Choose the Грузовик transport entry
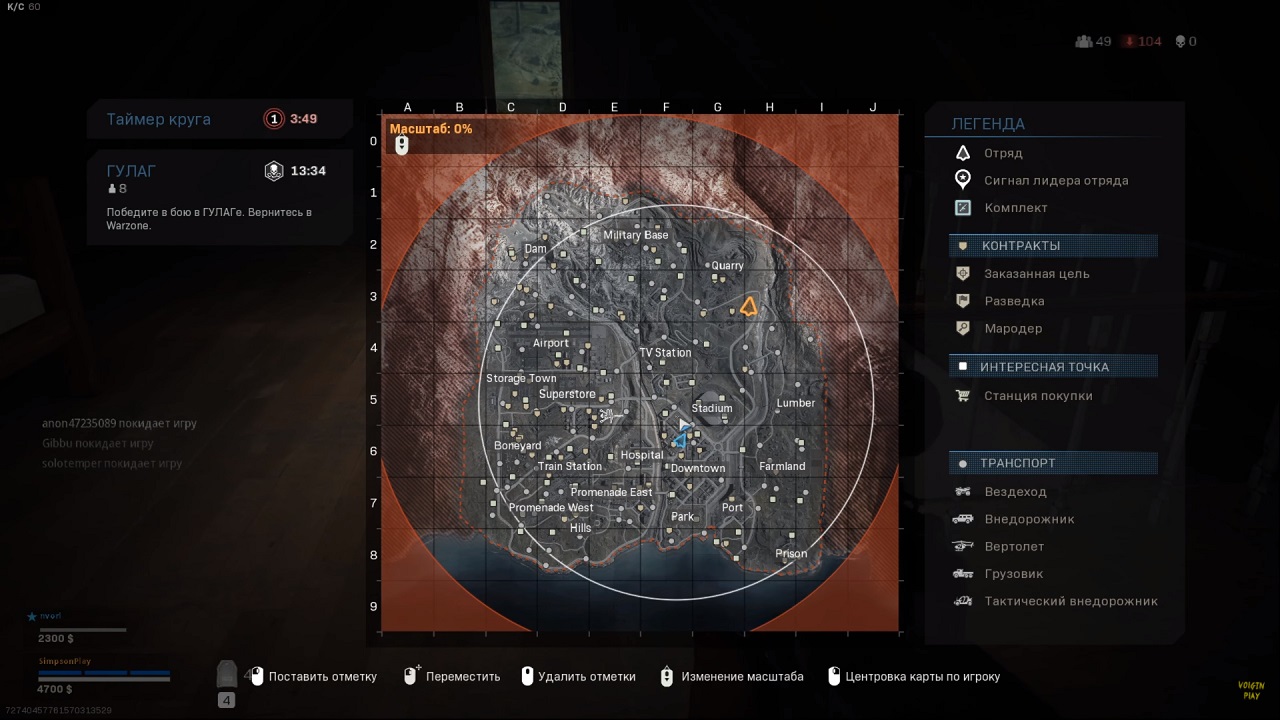The image size is (1280, 720). (1014, 574)
